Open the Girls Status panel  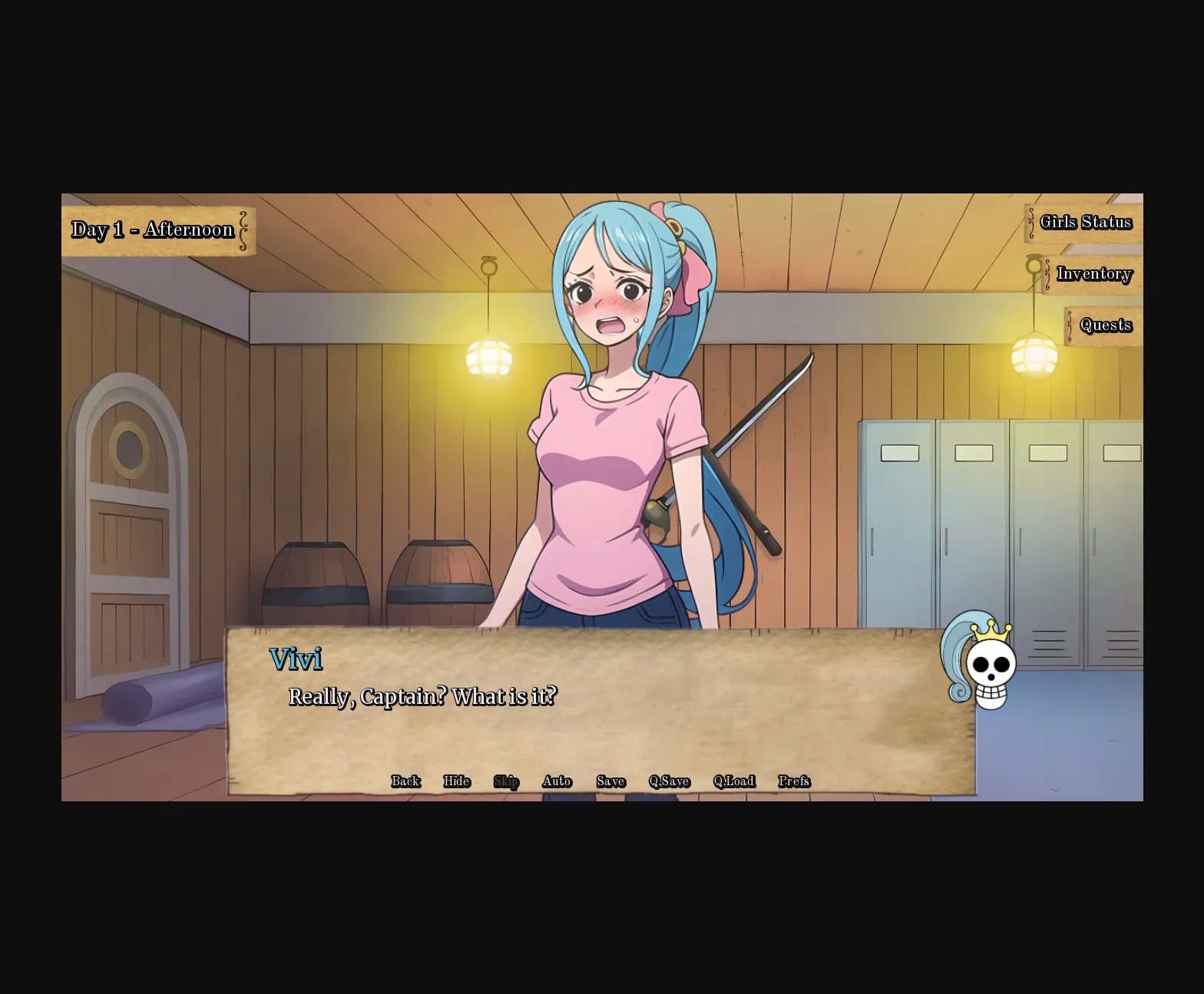pyautogui.click(x=1085, y=222)
